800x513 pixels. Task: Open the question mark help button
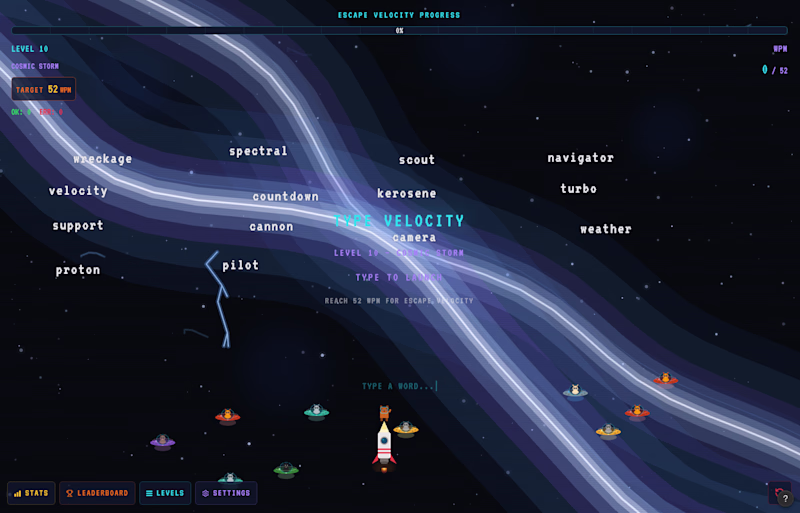point(785,498)
